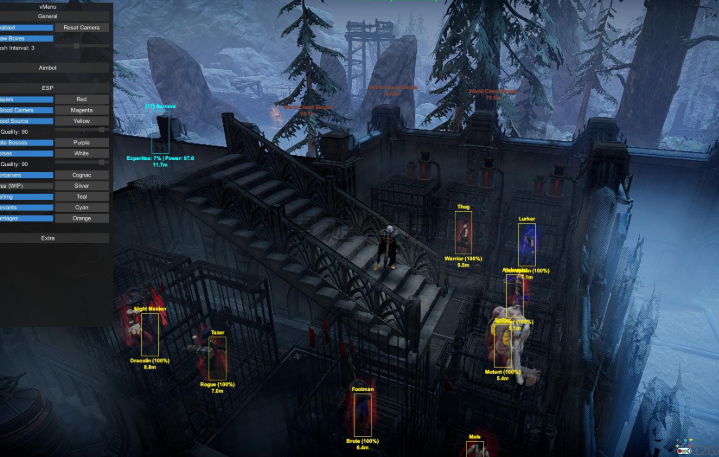Toggle the Blood Carriers option
Viewport: 719px width, 457px height.
(24, 110)
